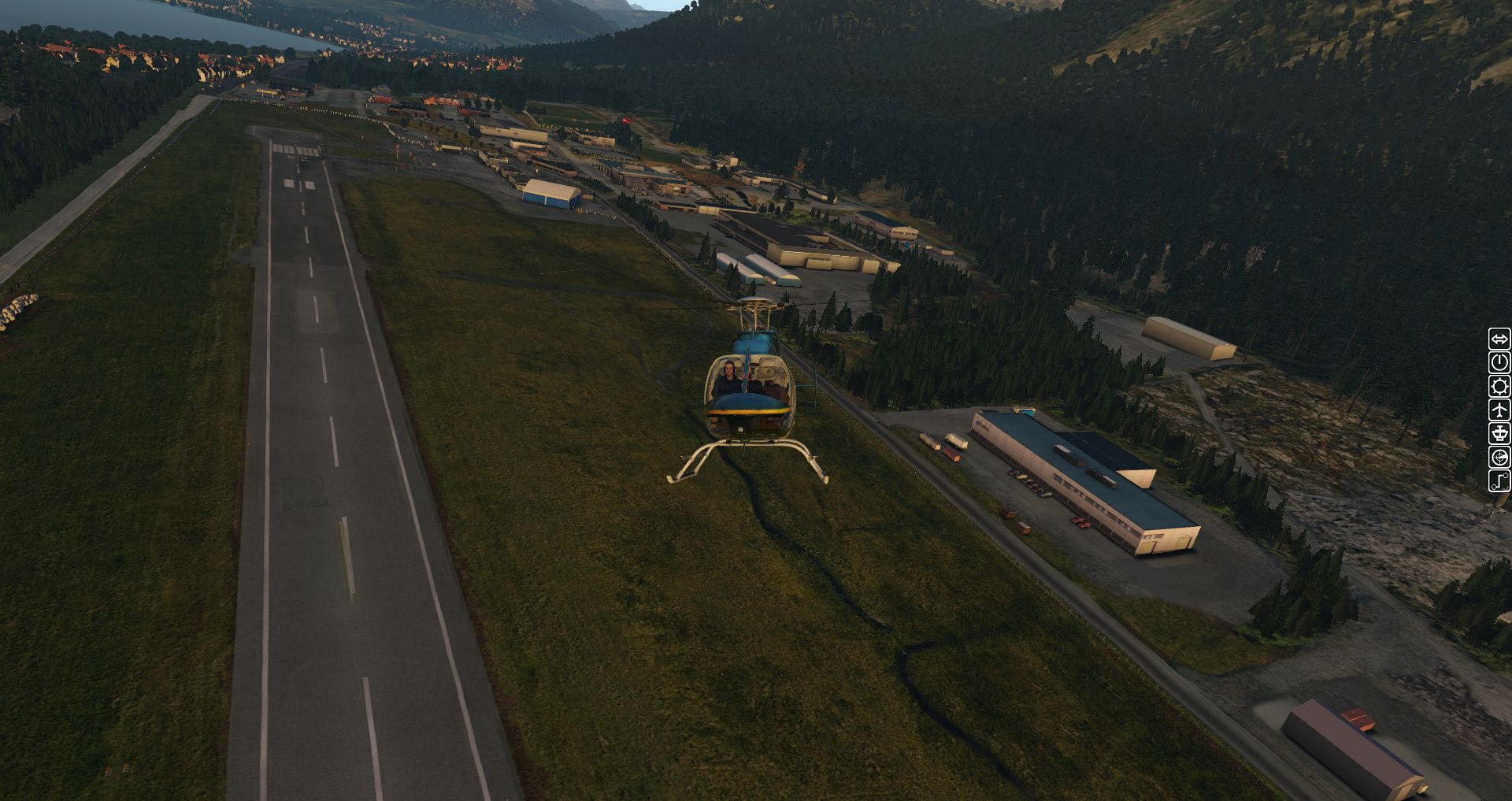
Task: Open the route waypoint path icon
Action: click(x=1499, y=480)
